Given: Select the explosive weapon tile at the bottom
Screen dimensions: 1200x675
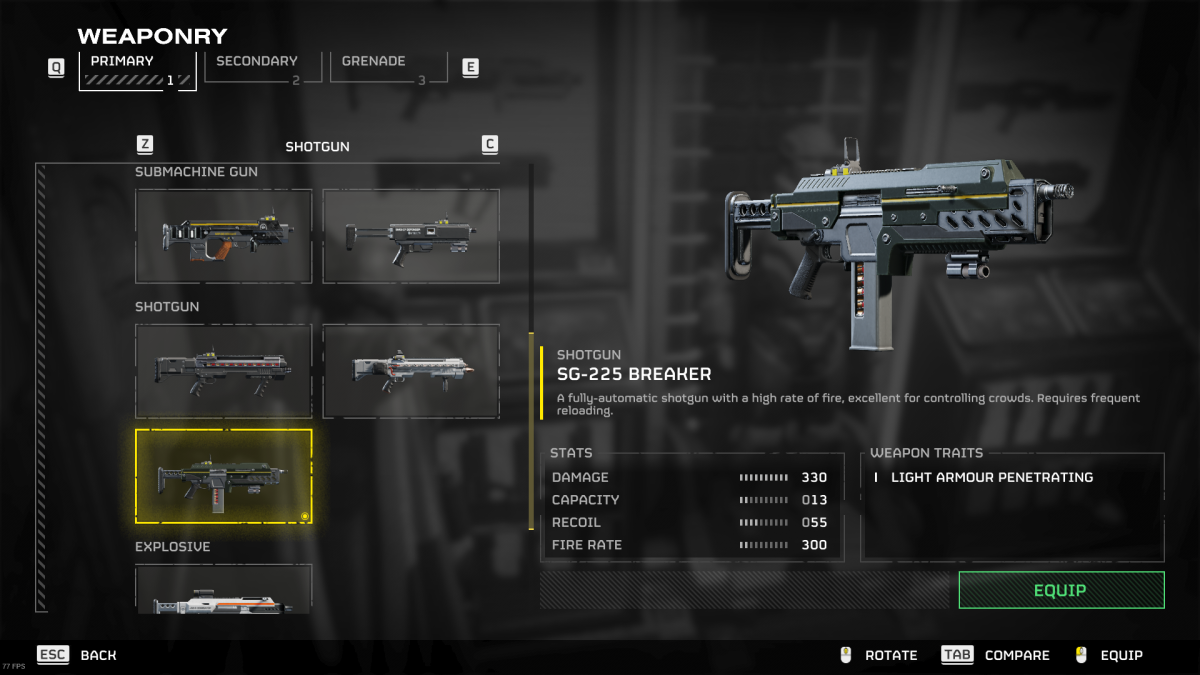Looking at the screenshot, I should pyautogui.click(x=224, y=590).
